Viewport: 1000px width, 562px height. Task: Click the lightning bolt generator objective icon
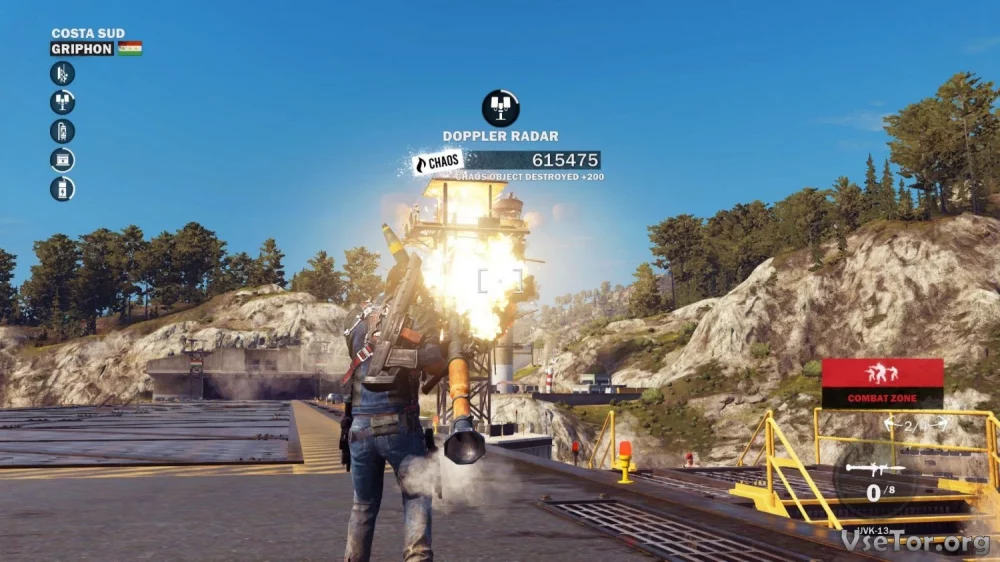62,189
